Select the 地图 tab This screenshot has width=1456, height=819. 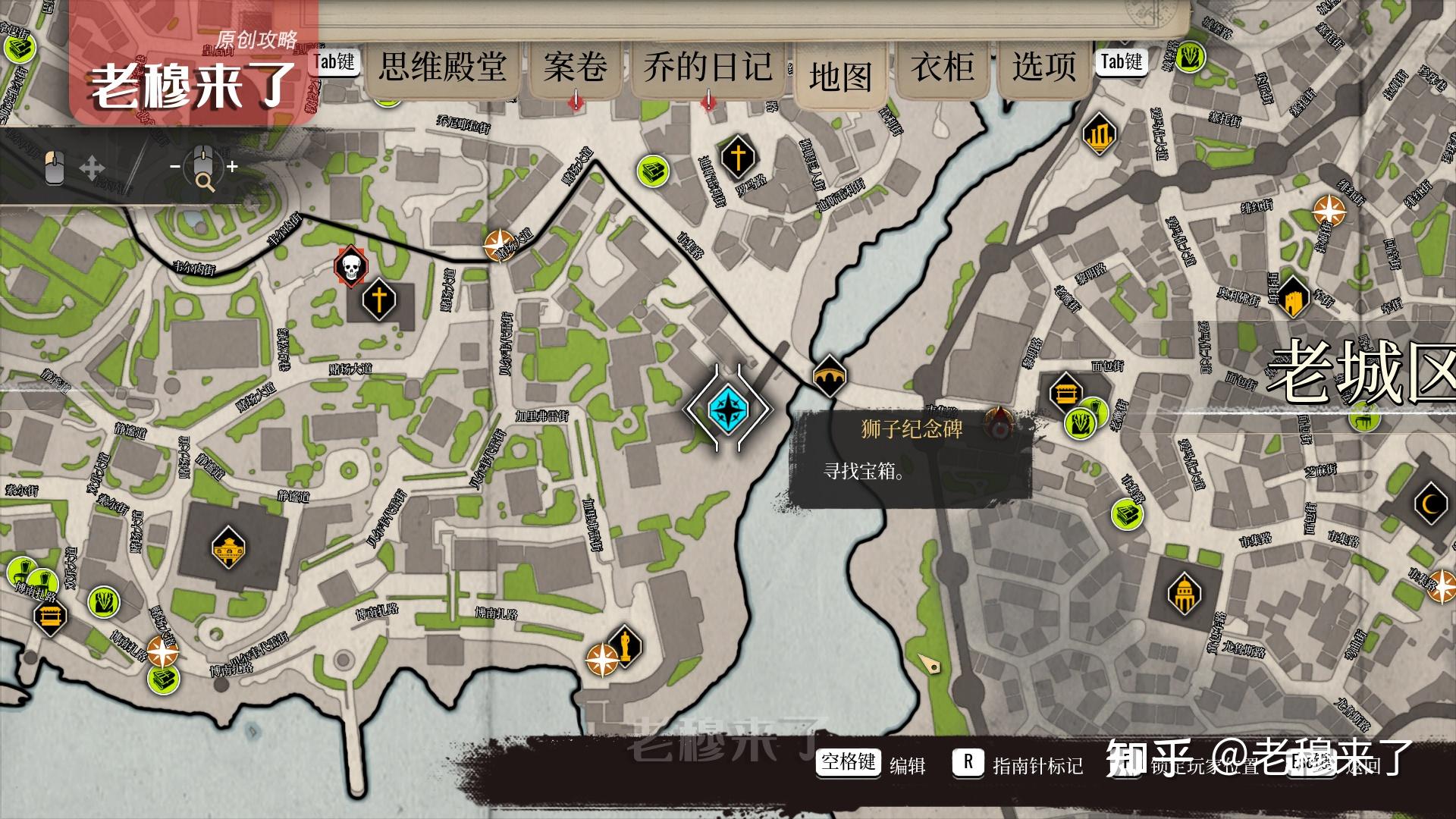coord(840,77)
